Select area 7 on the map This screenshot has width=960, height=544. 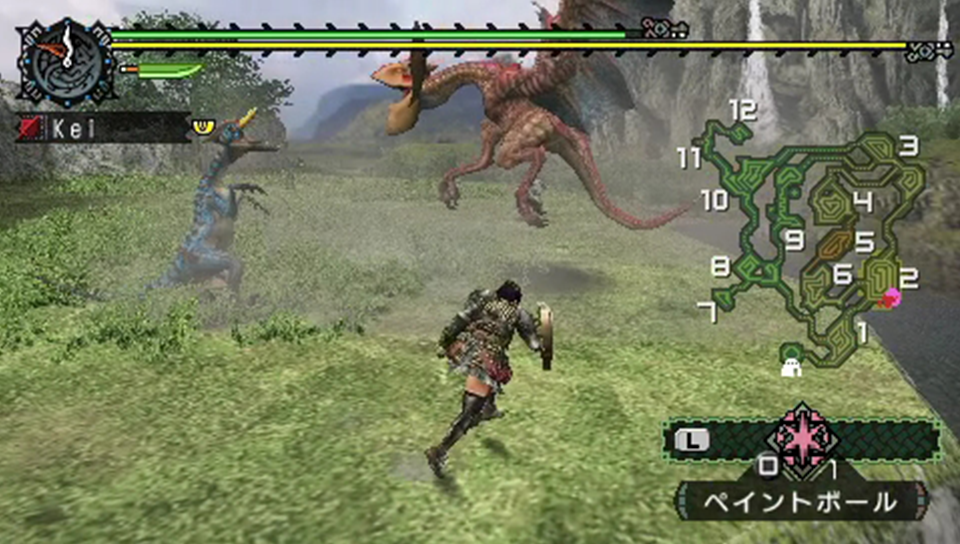[708, 312]
